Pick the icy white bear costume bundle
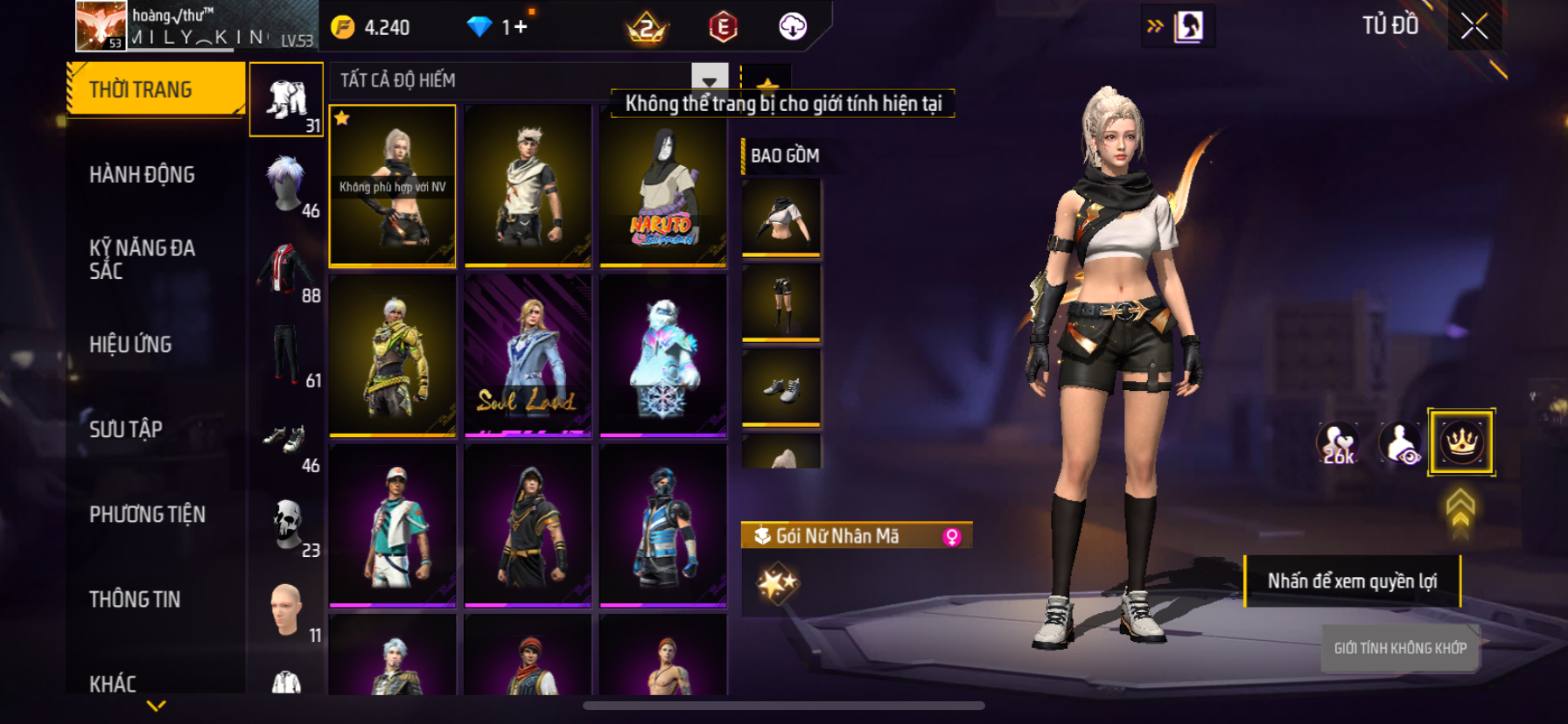The image size is (1568, 724). [x=662, y=355]
